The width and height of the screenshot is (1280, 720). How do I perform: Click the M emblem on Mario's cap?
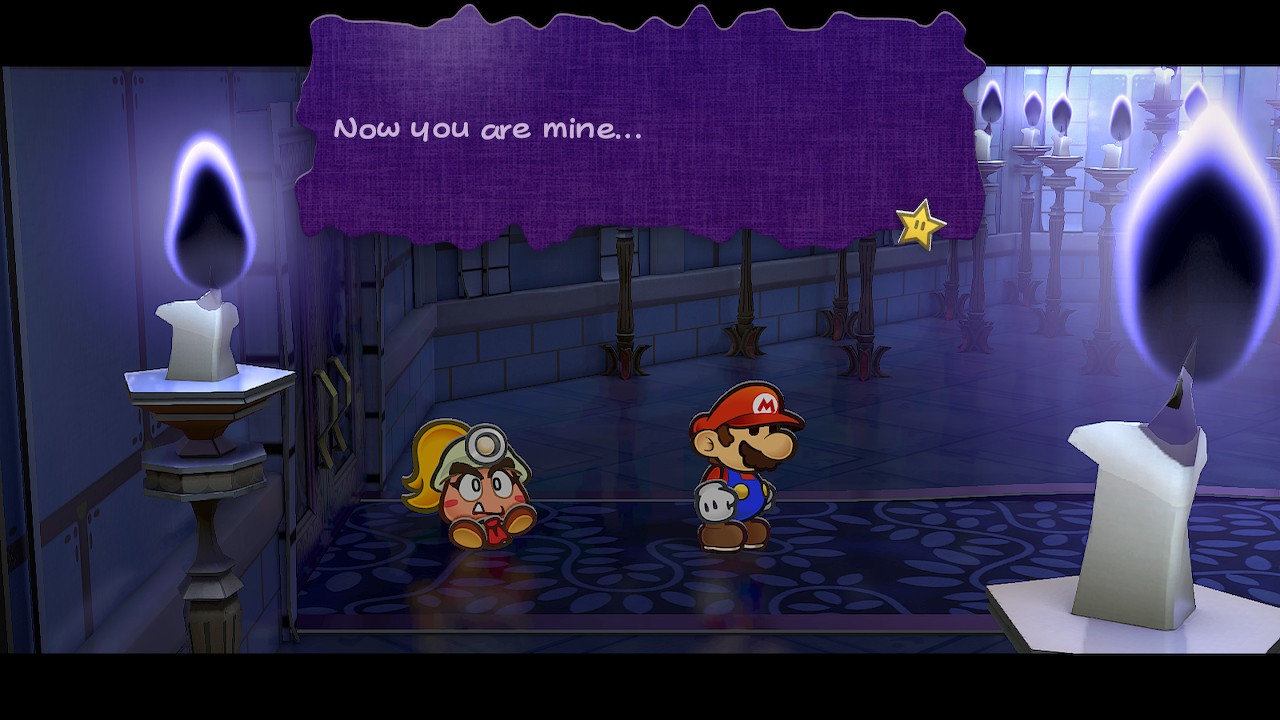click(x=764, y=404)
